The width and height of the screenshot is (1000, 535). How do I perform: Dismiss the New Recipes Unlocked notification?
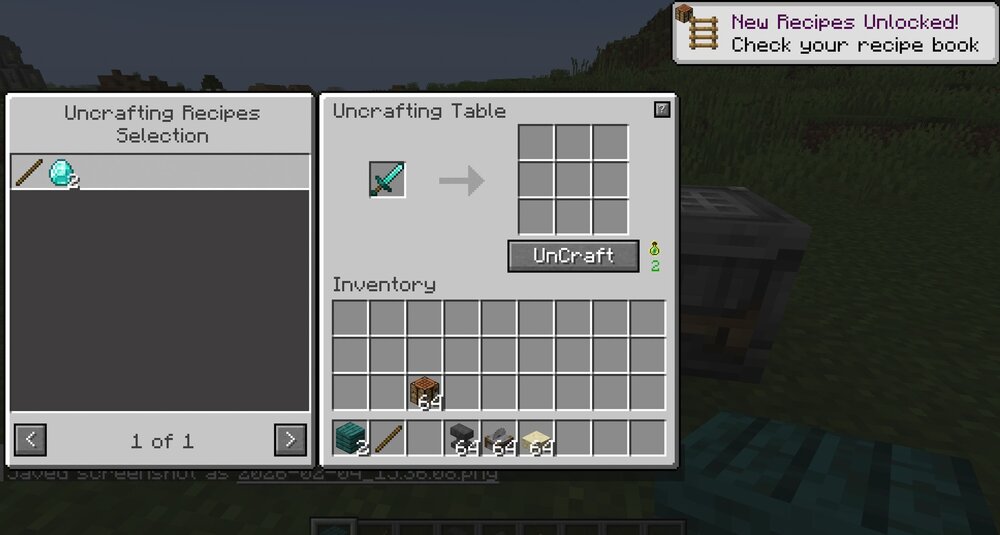(x=835, y=33)
